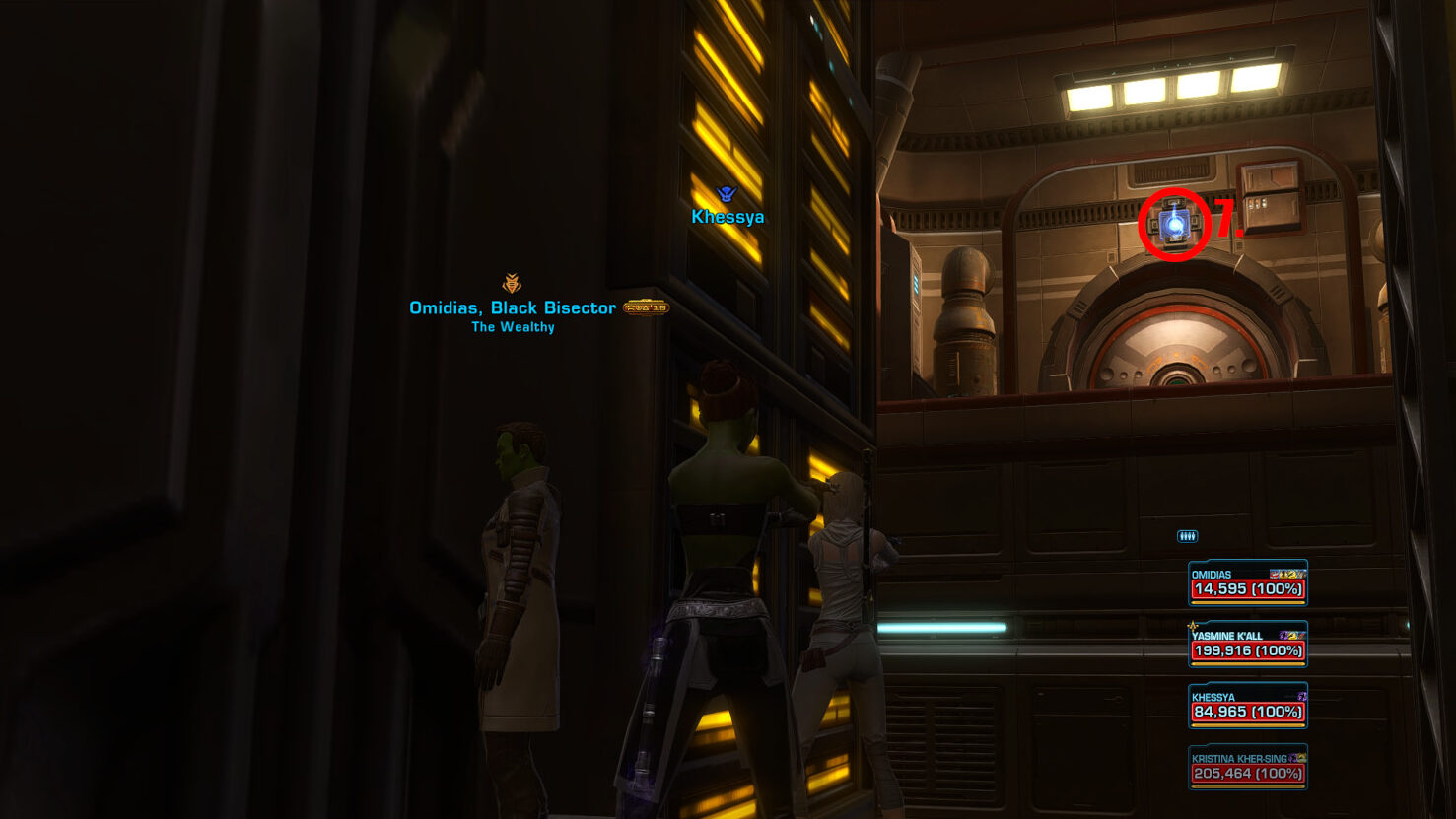Select Kristina Kher-Sing's party frame
Viewport: 1456px width, 819px height.
(x=1247, y=768)
